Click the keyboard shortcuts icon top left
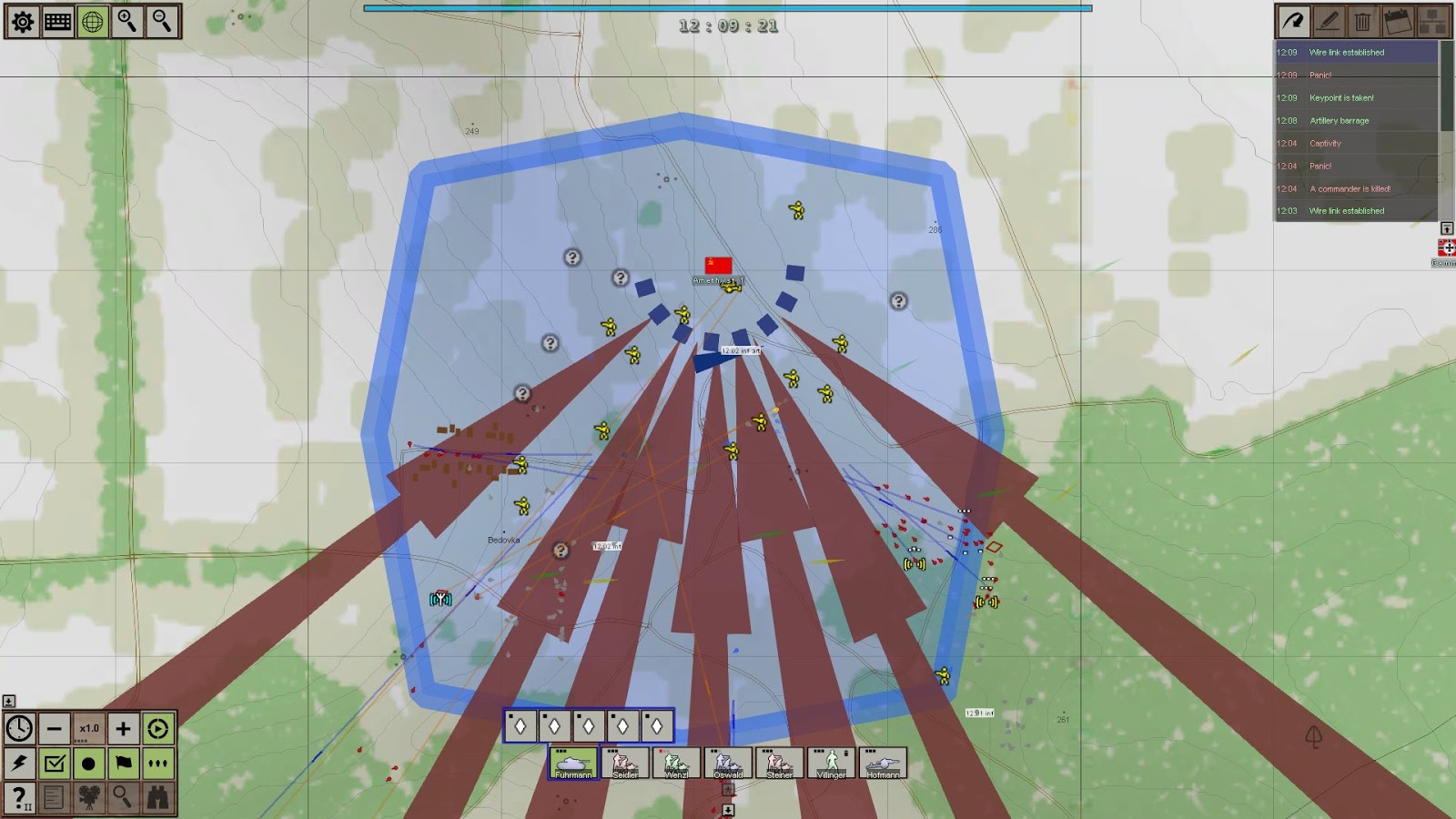The width and height of the screenshot is (1456, 819). (x=56, y=21)
